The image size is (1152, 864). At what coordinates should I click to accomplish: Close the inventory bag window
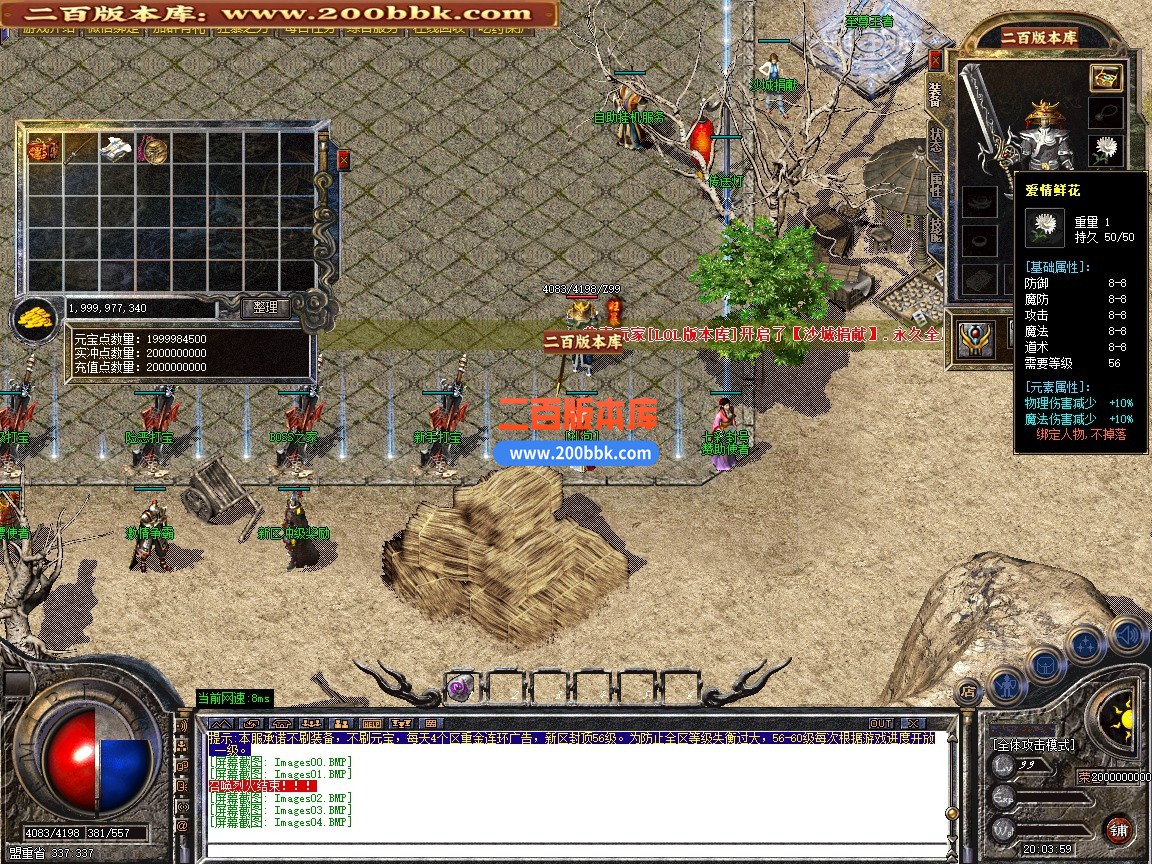pyautogui.click(x=344, y=159)
